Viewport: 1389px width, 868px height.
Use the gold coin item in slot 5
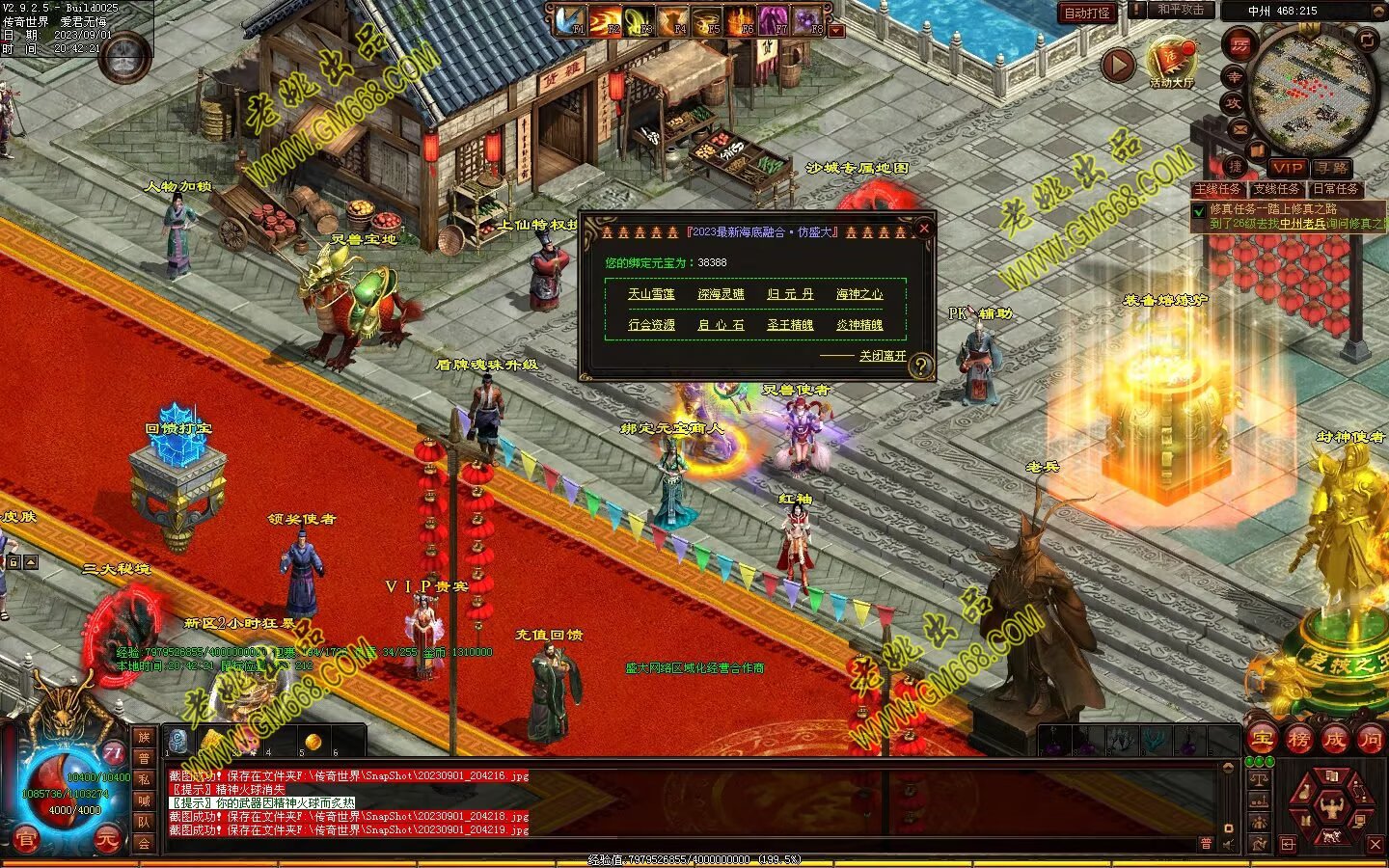313,742
